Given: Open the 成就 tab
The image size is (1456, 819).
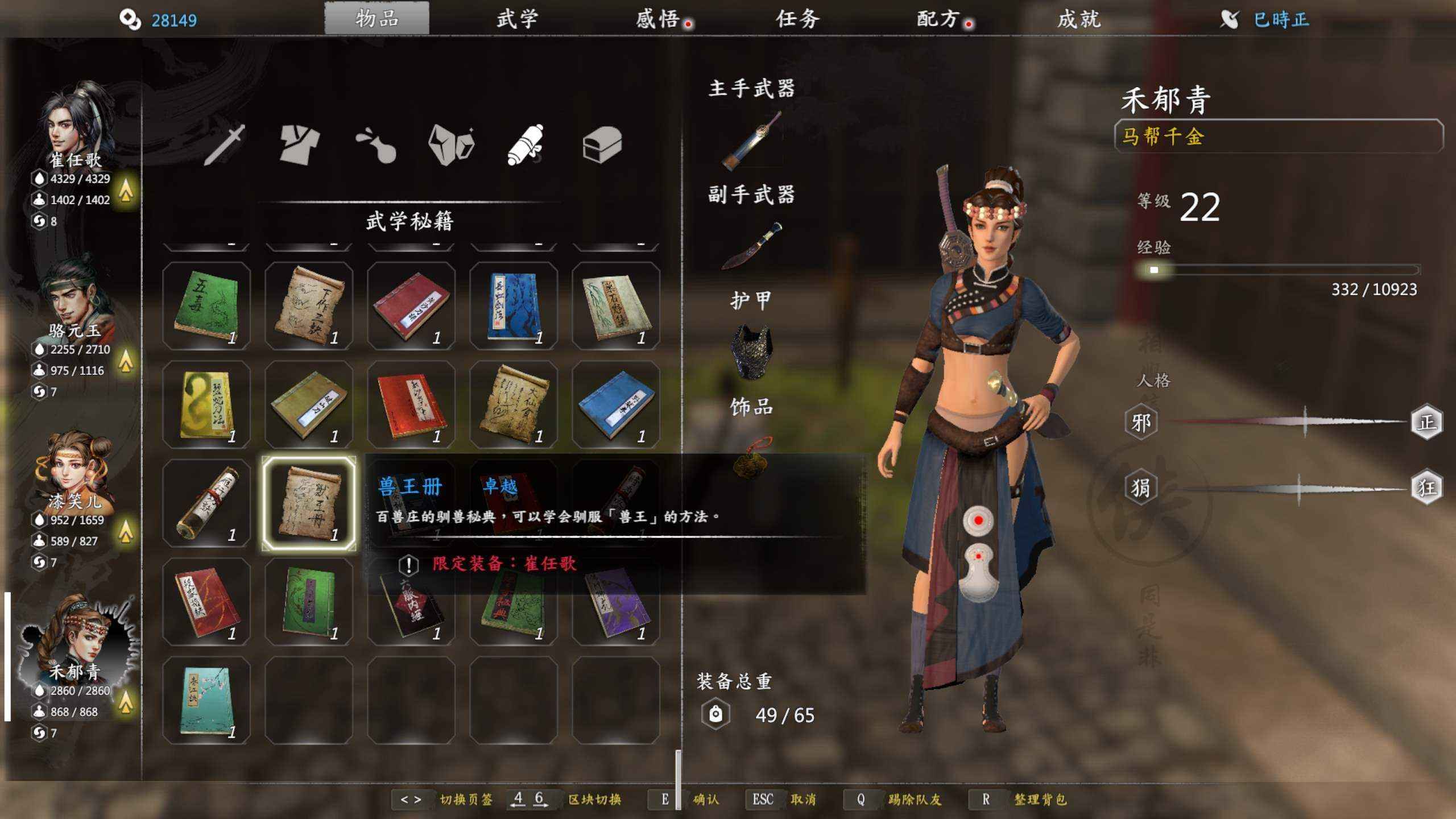Looking at the screenshot, I should click(x=1079, y=19).
